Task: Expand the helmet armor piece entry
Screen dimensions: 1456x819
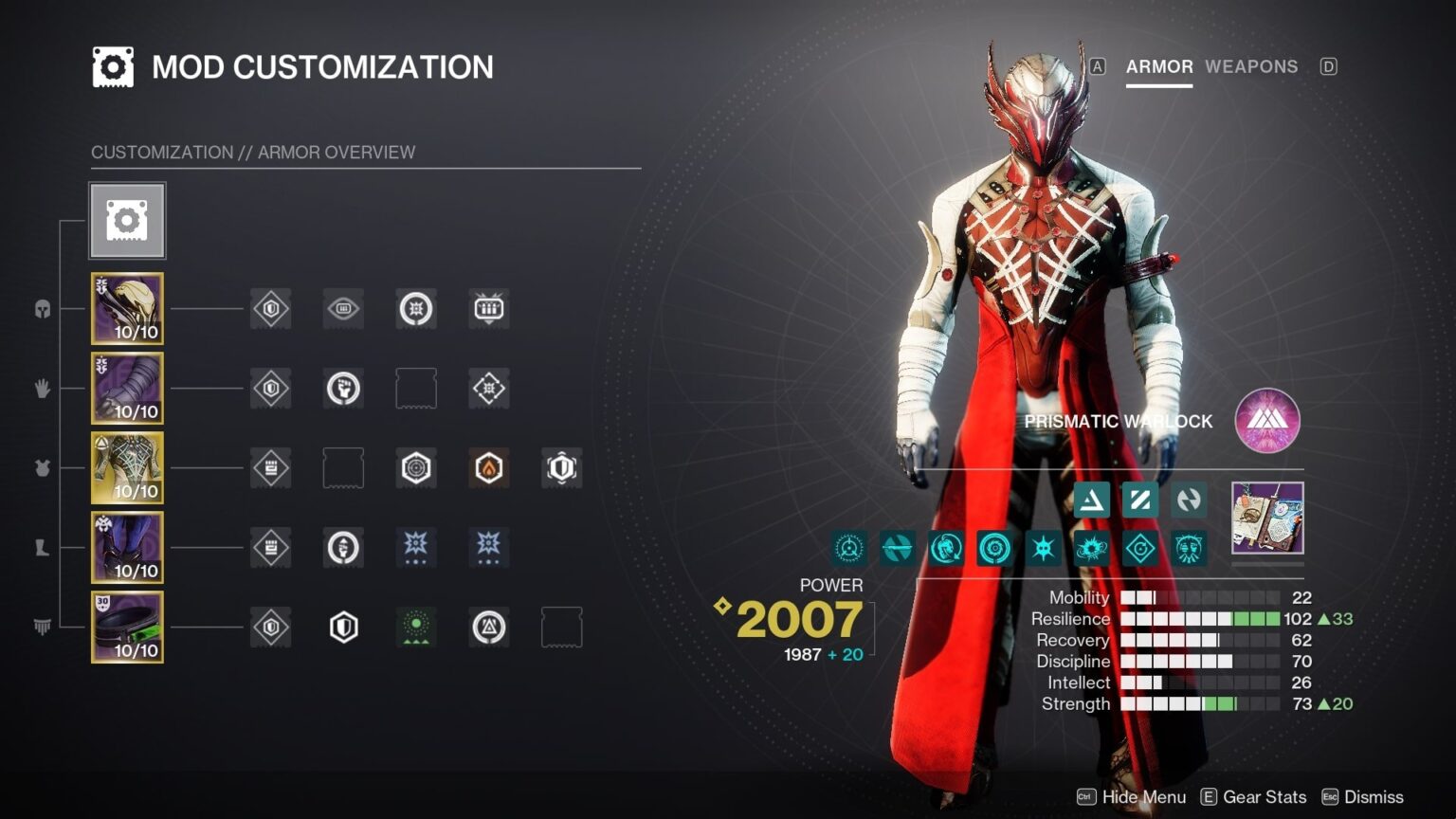Action: [127, 308]
